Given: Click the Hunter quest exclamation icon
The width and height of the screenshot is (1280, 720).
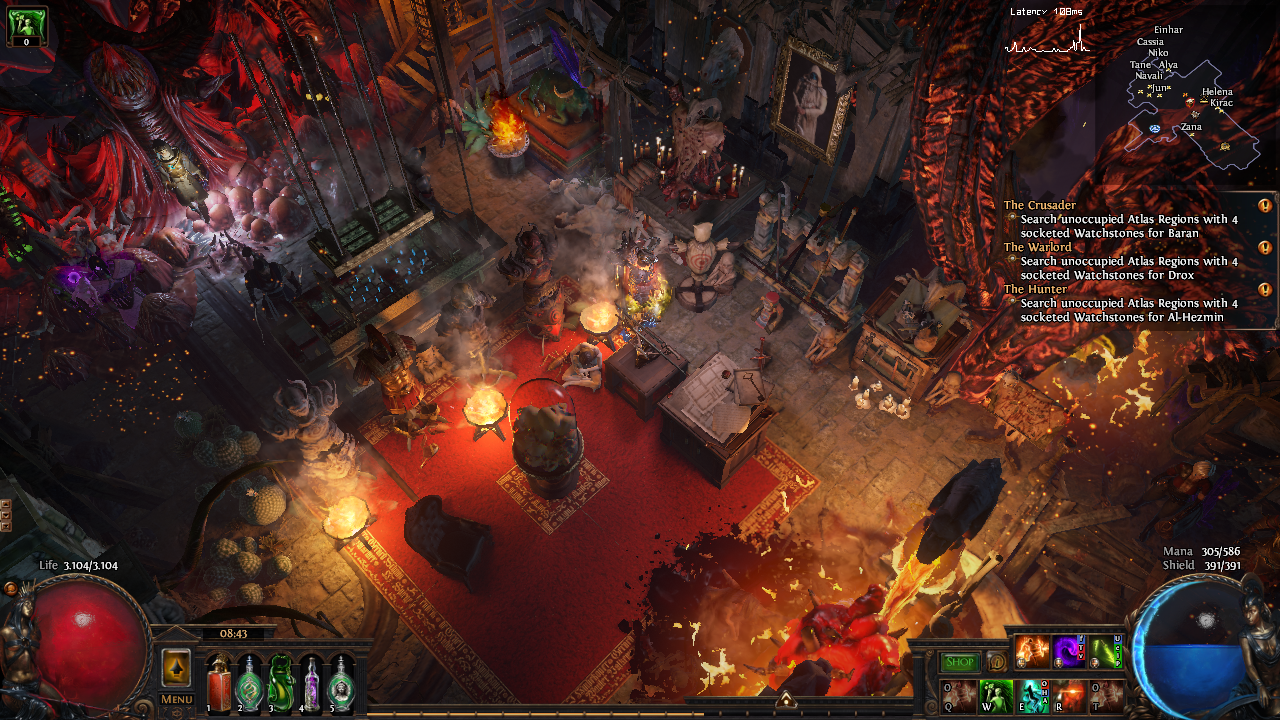Looking at the screenshot, I should tap(1265, 290).
